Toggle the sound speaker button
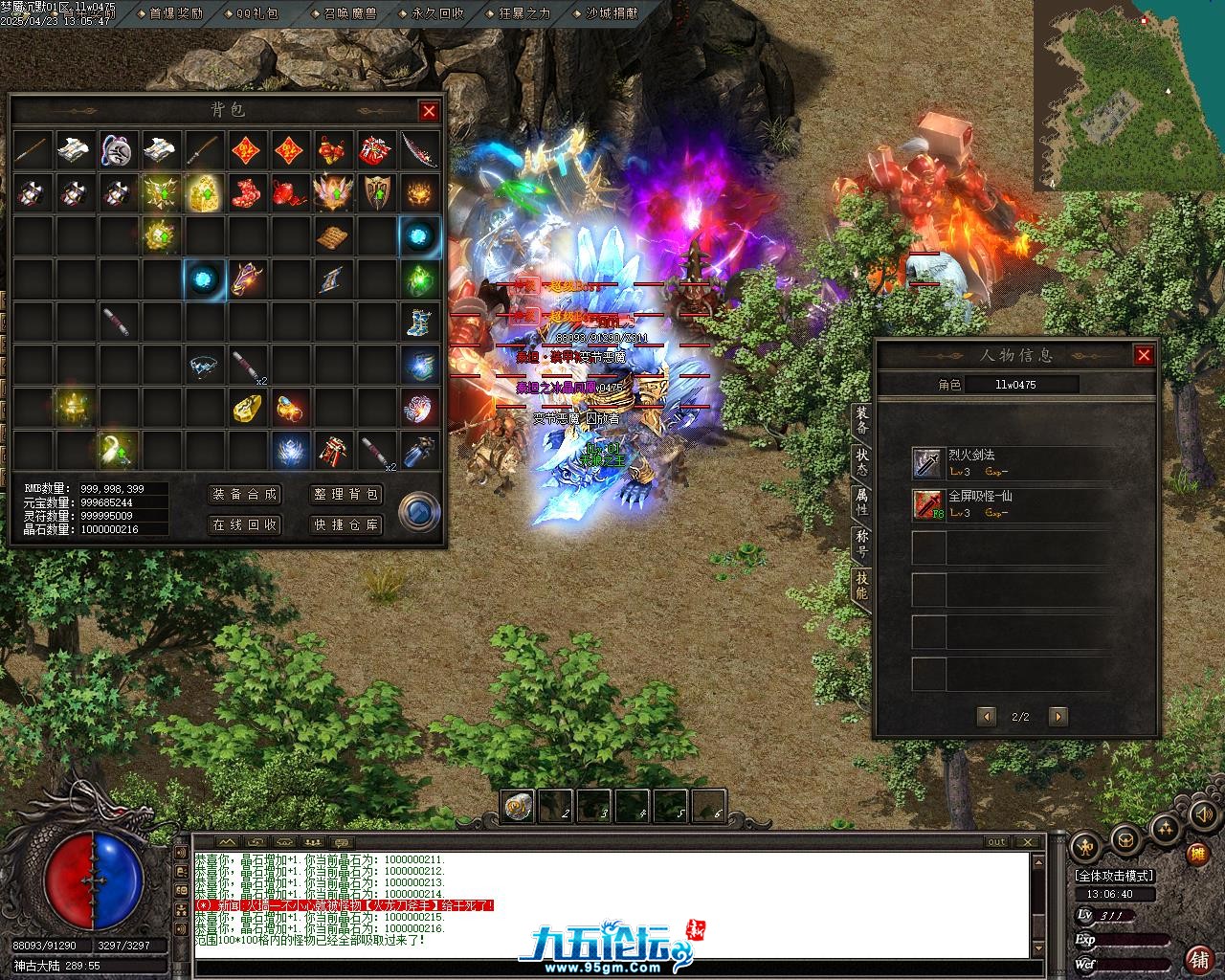 click(1202, 814)
